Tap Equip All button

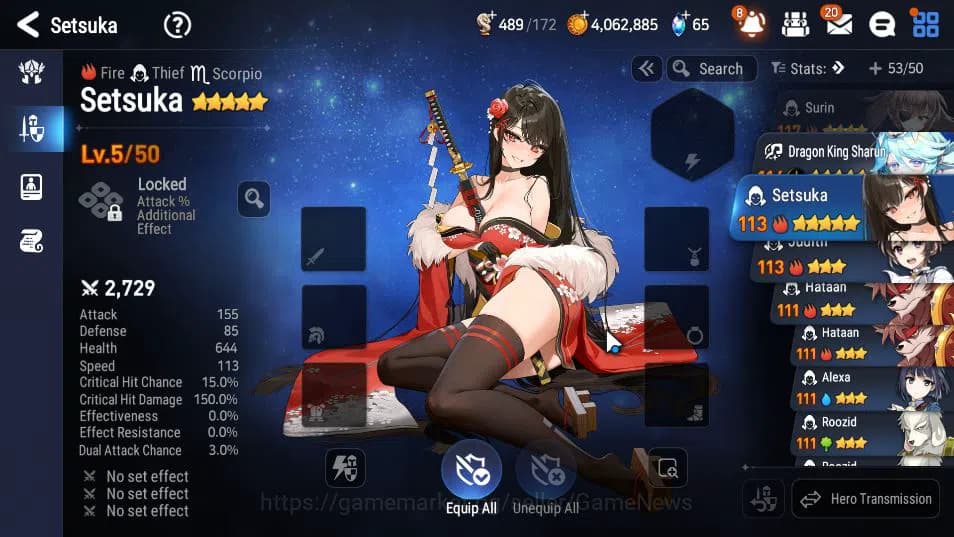(471, 474)
